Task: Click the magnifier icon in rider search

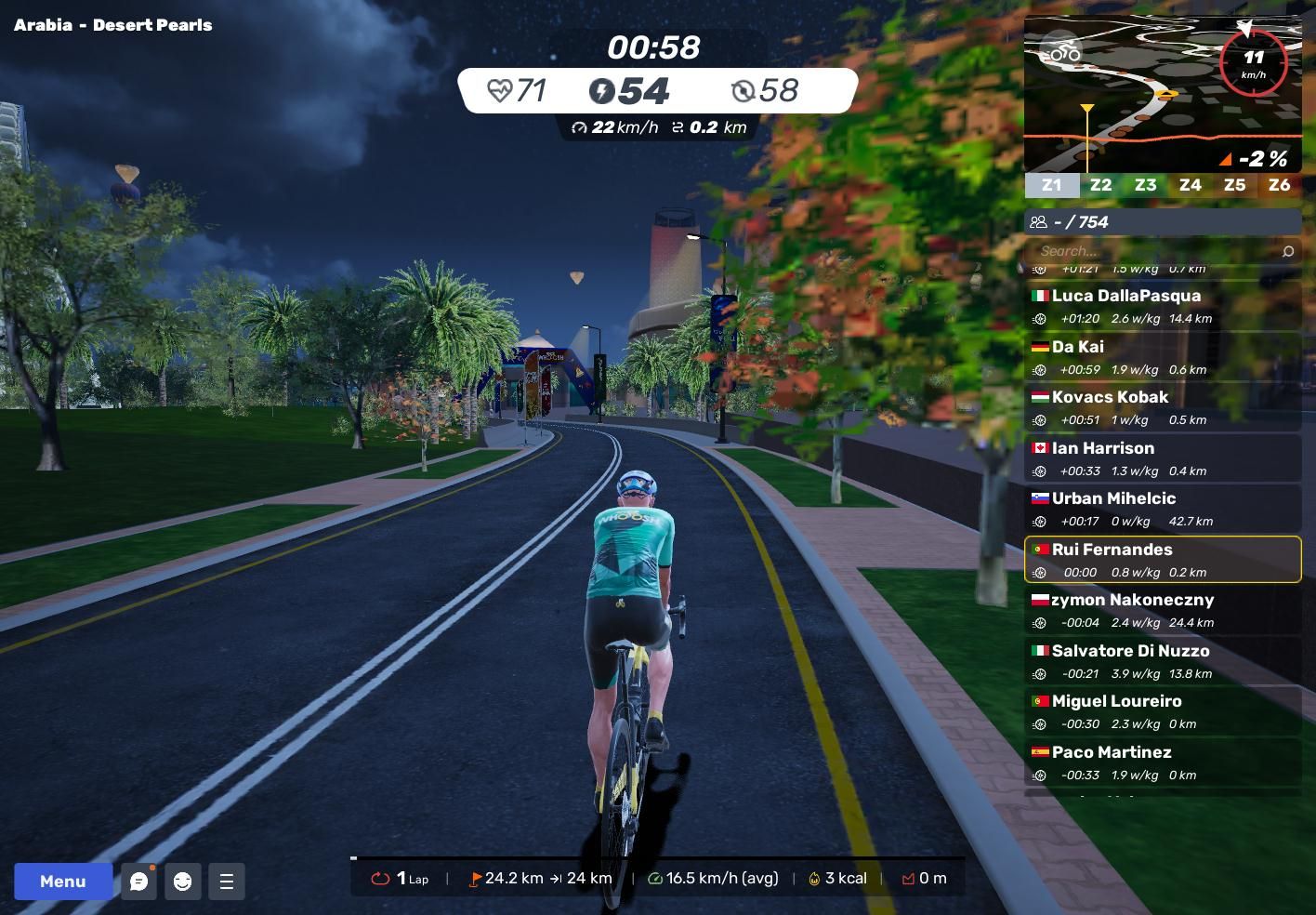Action: click(x=1287, y=251)
